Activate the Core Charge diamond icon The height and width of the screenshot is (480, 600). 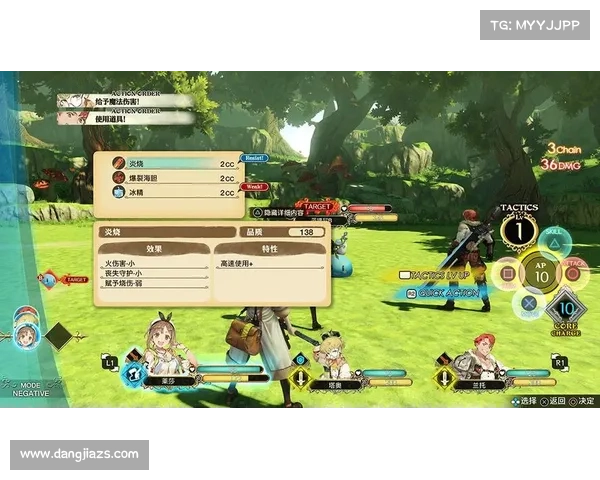[x=567, y=309]
